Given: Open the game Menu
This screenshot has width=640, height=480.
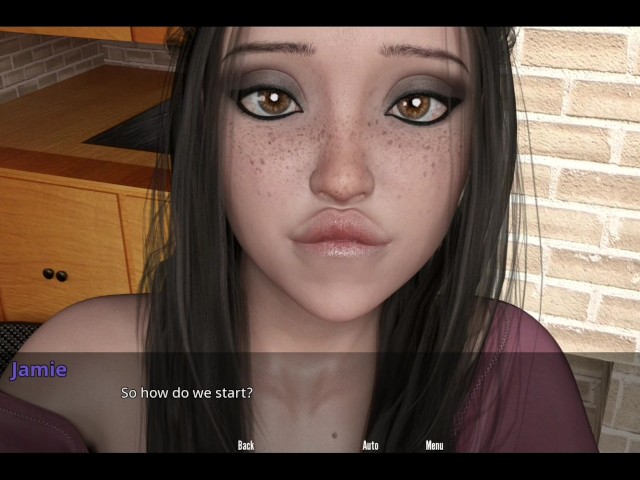Looking at the screenshot, I should (434, 445).
